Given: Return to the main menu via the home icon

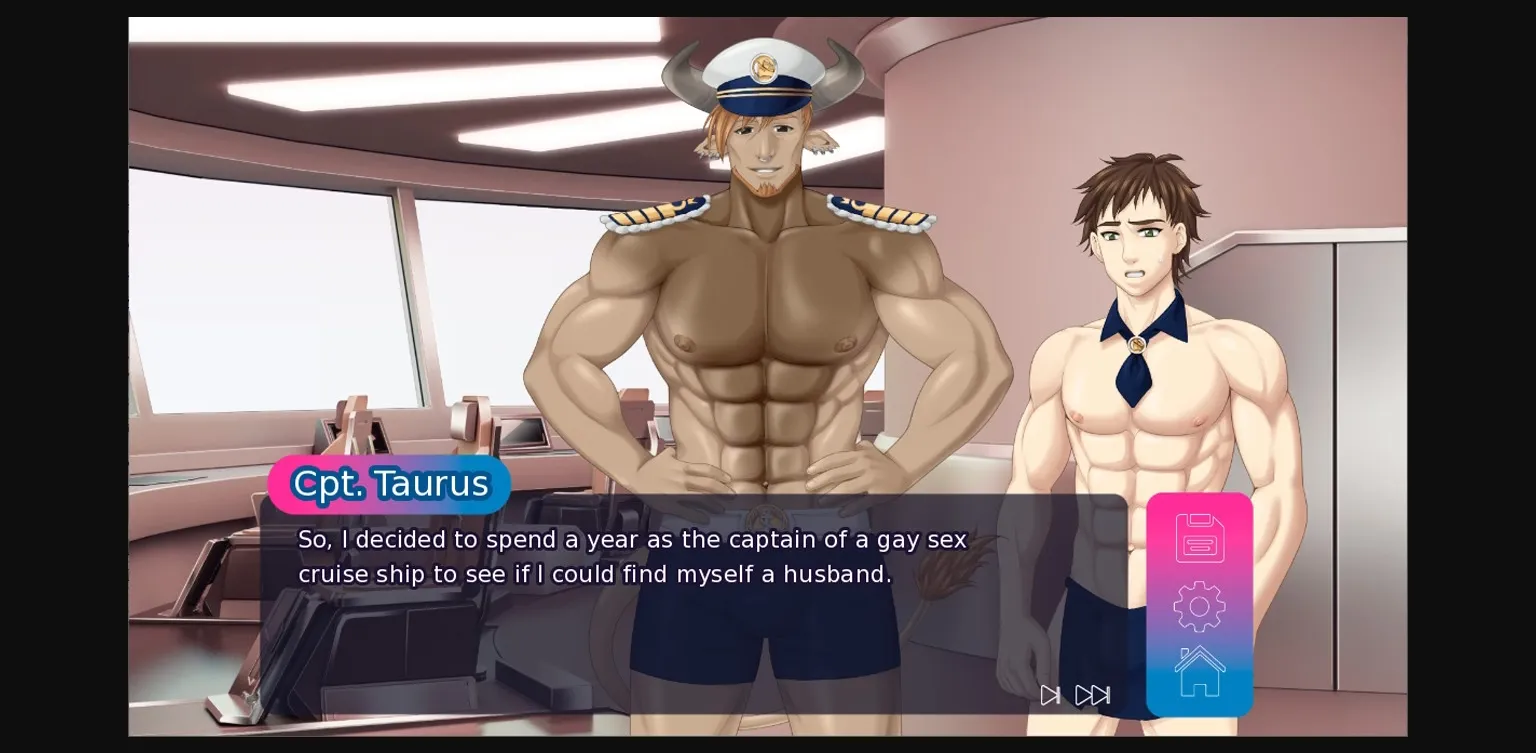Looking at the screenshot, I should point(1199,670).
